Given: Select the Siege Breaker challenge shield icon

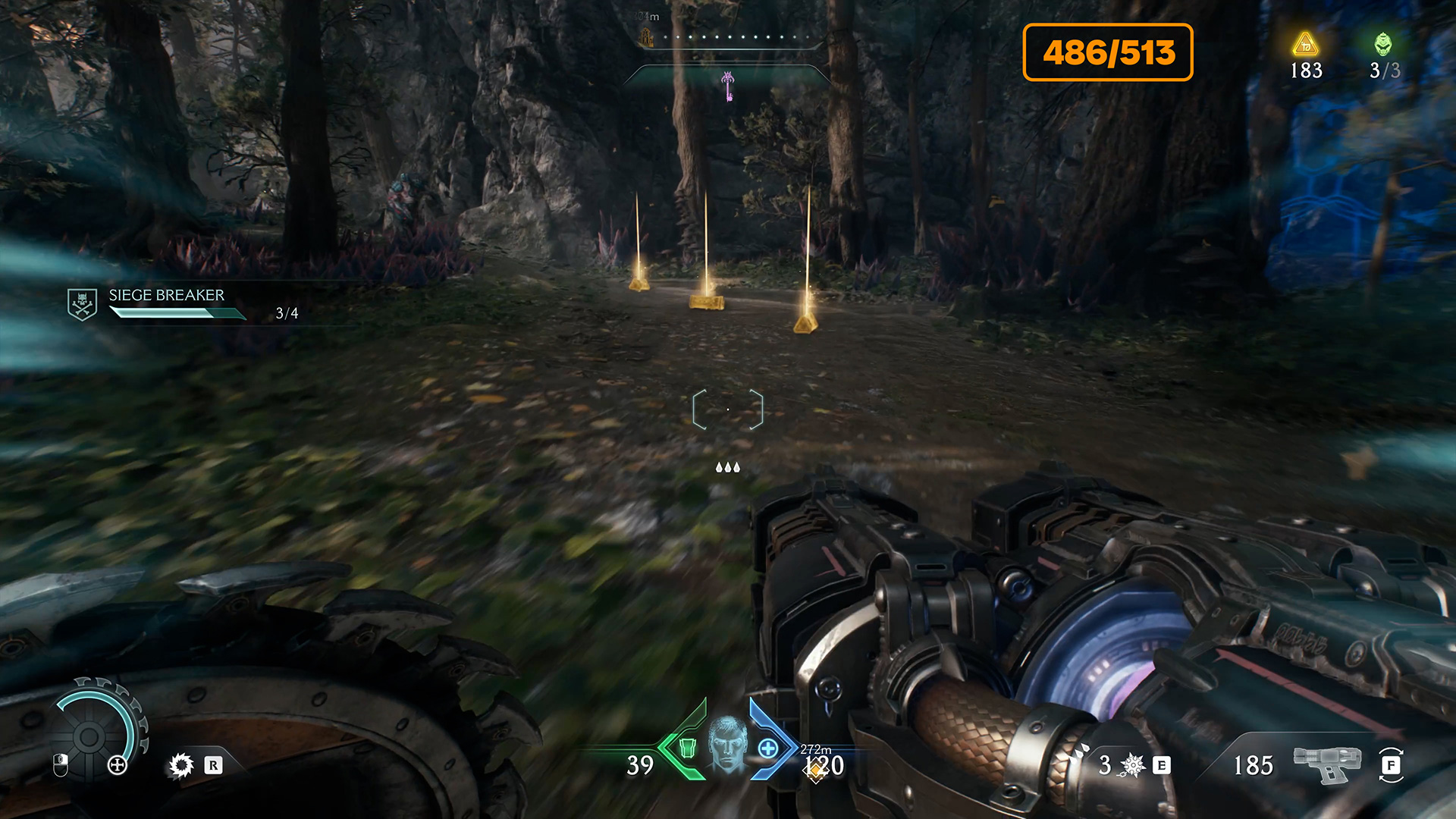Looking at the screenshot, I should [82, 304].
